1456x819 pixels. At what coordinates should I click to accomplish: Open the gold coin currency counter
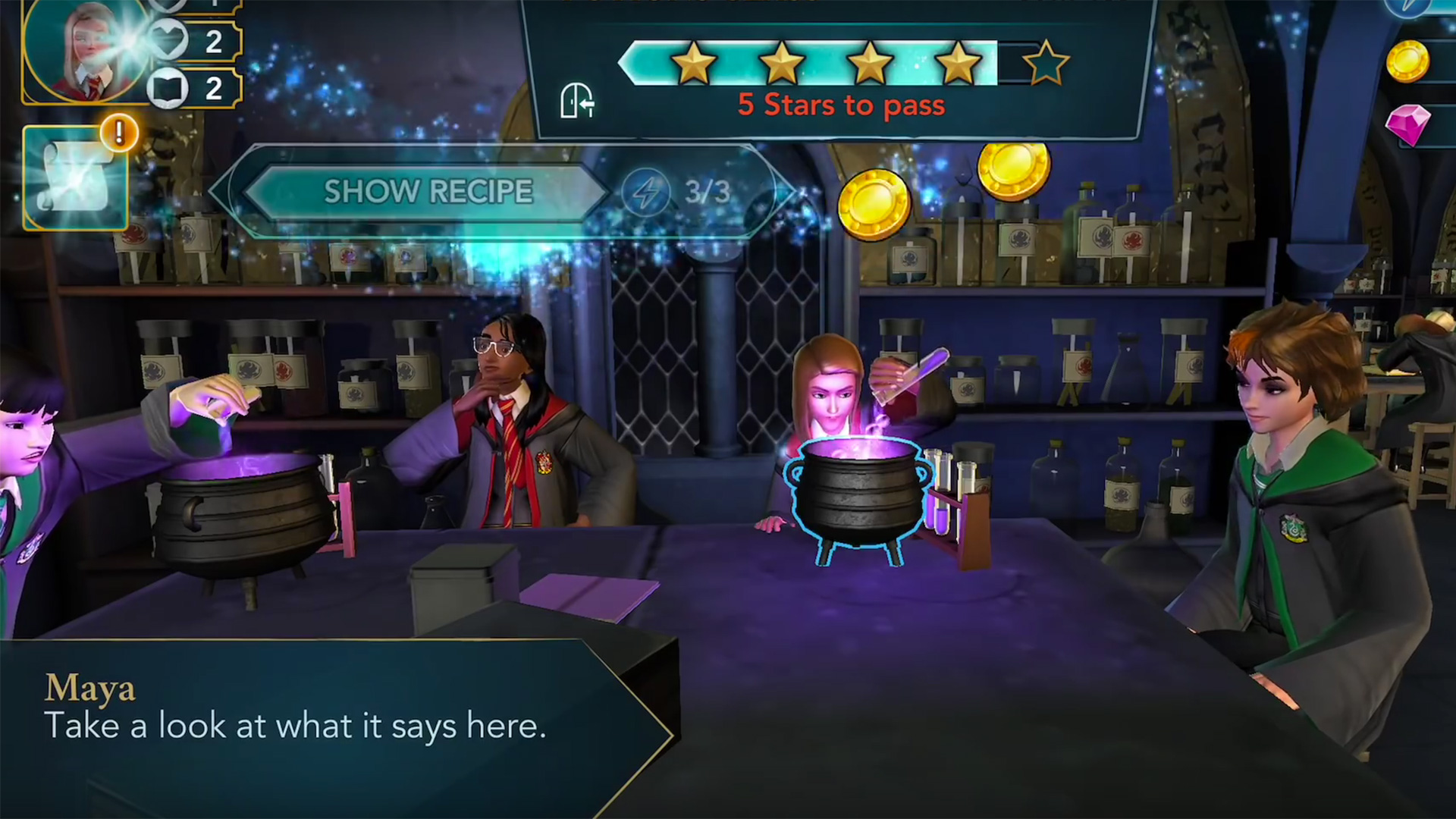click(1410, 61)
